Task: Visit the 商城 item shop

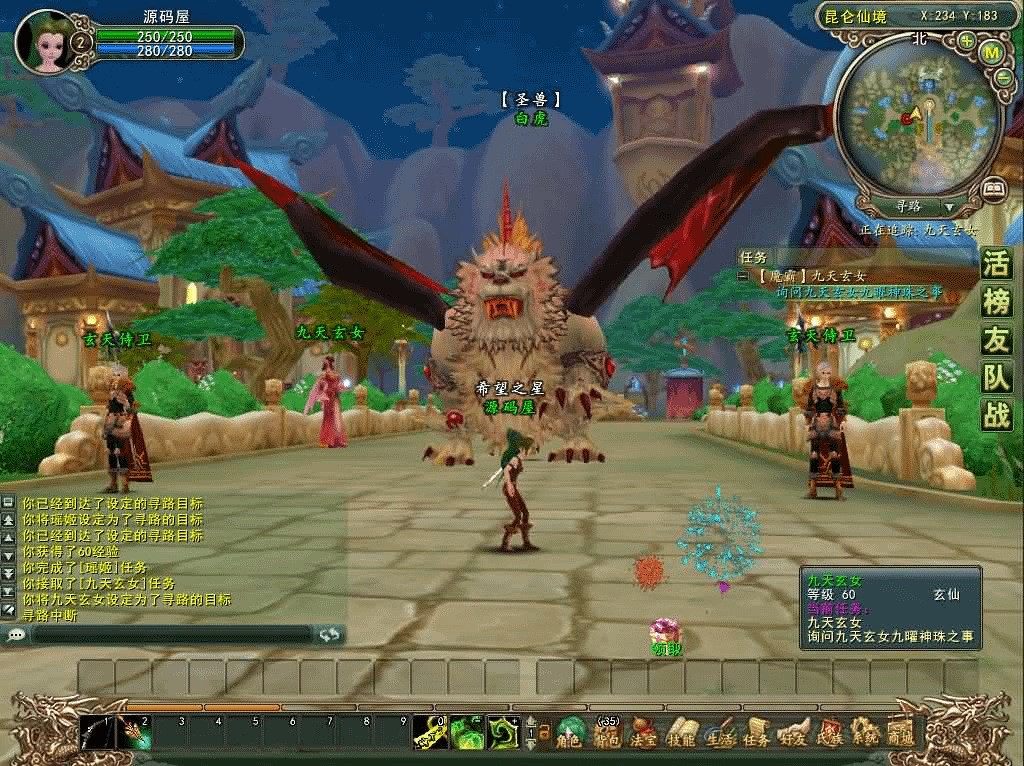Action: point(900,734)
